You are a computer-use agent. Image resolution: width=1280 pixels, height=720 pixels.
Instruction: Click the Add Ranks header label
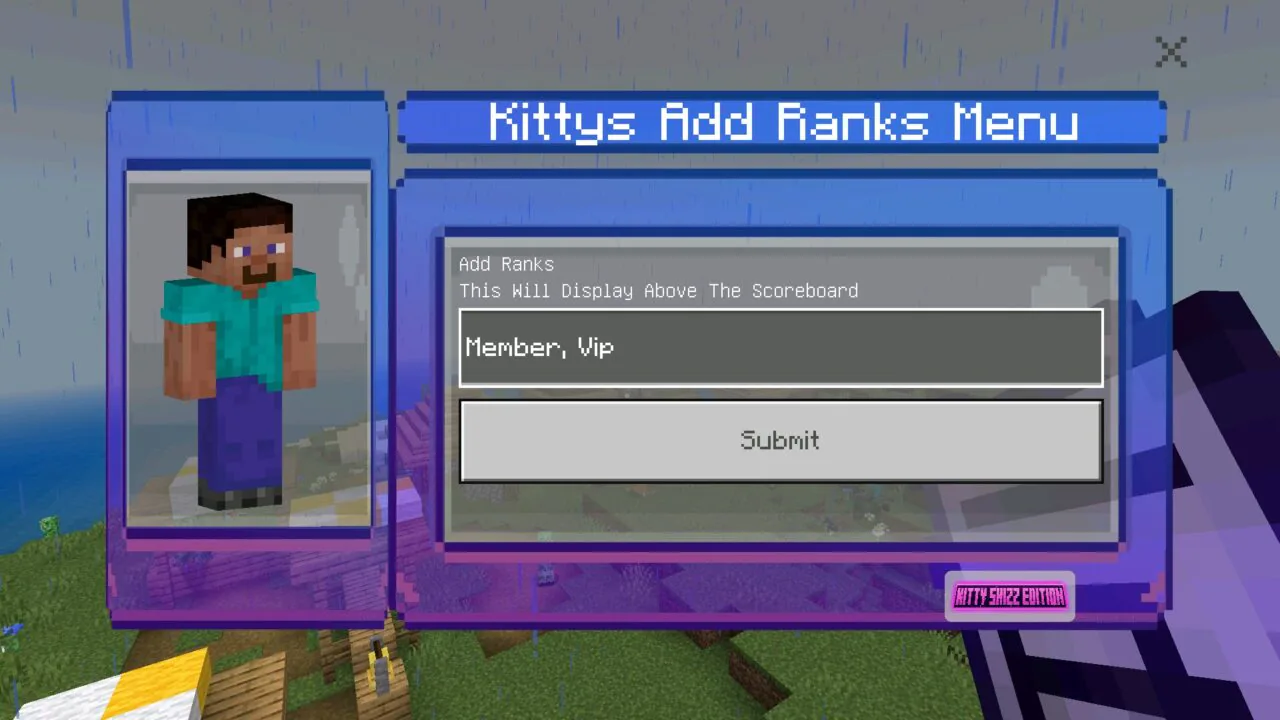(506, 264)
